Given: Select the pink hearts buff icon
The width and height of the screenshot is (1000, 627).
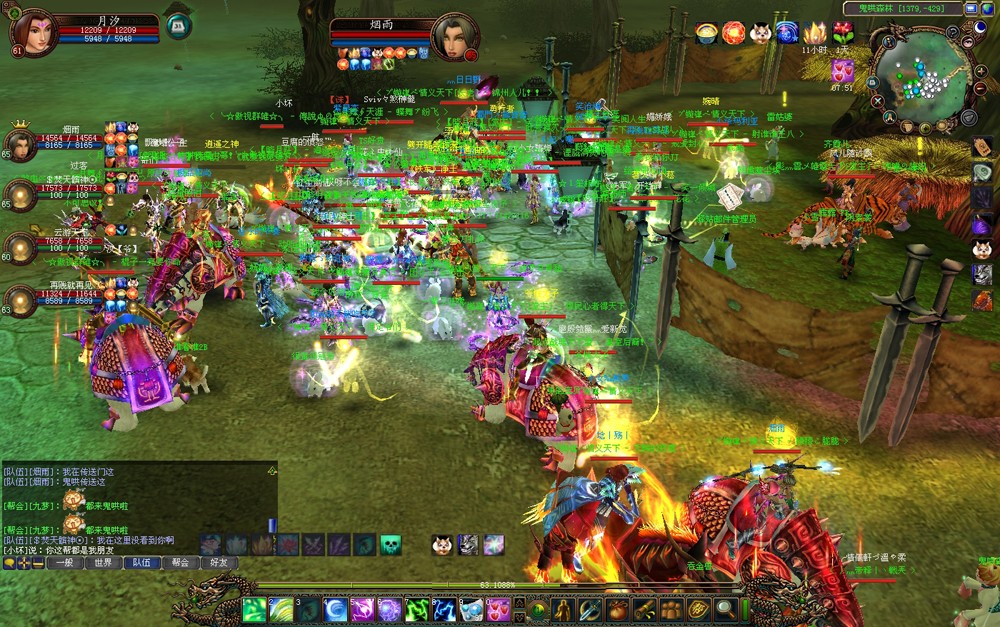Looking at the screenshot, I should [x=841, y=70].
